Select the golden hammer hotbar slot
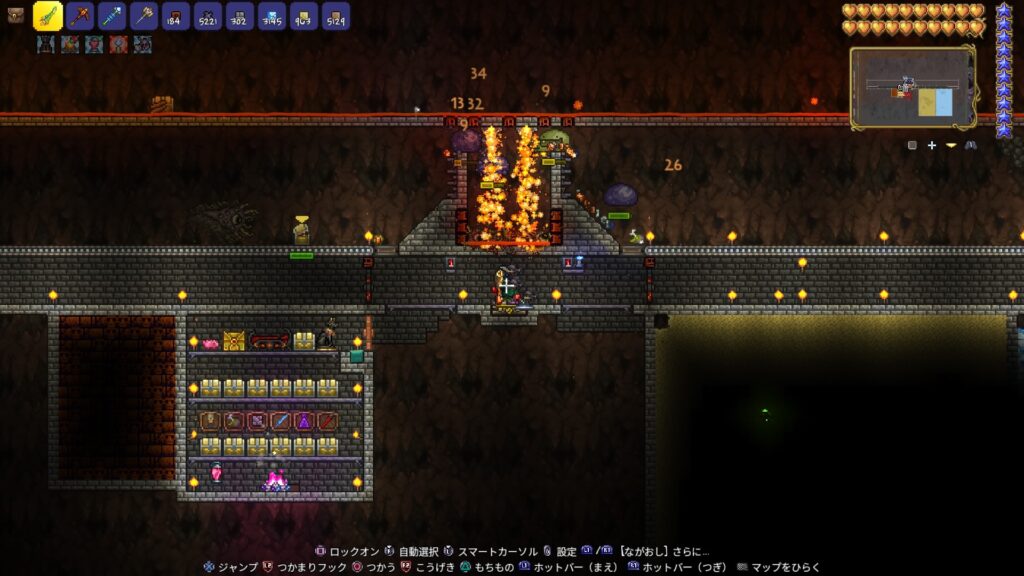This screenshot has height=576, width=1024. 144,16
